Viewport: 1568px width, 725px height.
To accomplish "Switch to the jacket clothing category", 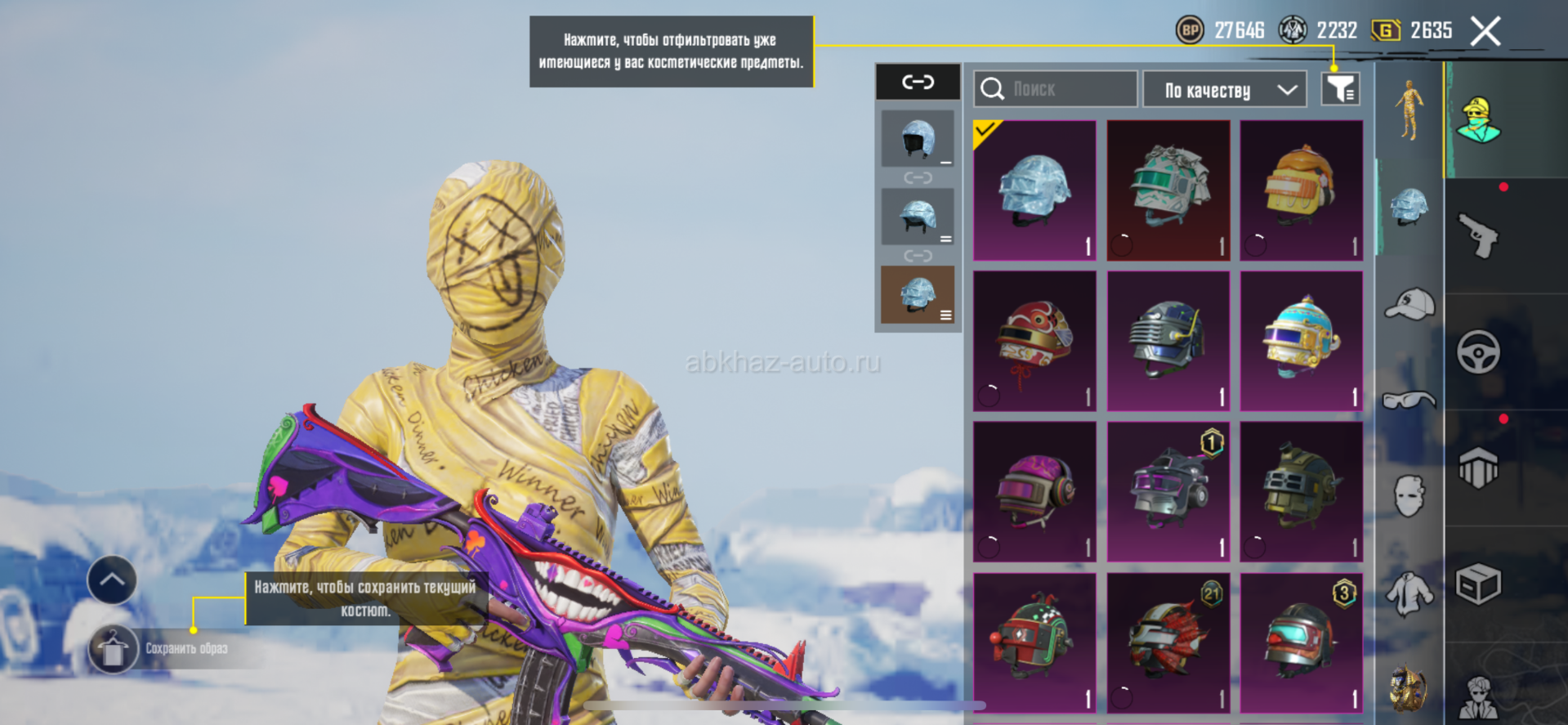I will (1409, 593).
